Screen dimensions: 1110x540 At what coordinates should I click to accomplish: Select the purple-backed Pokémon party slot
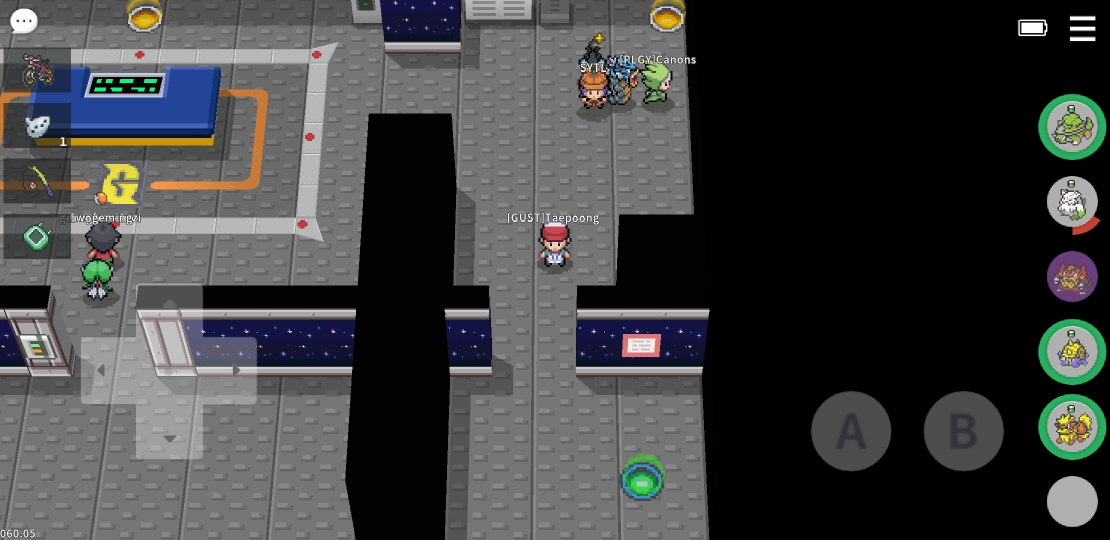(x=1072, y=276)
